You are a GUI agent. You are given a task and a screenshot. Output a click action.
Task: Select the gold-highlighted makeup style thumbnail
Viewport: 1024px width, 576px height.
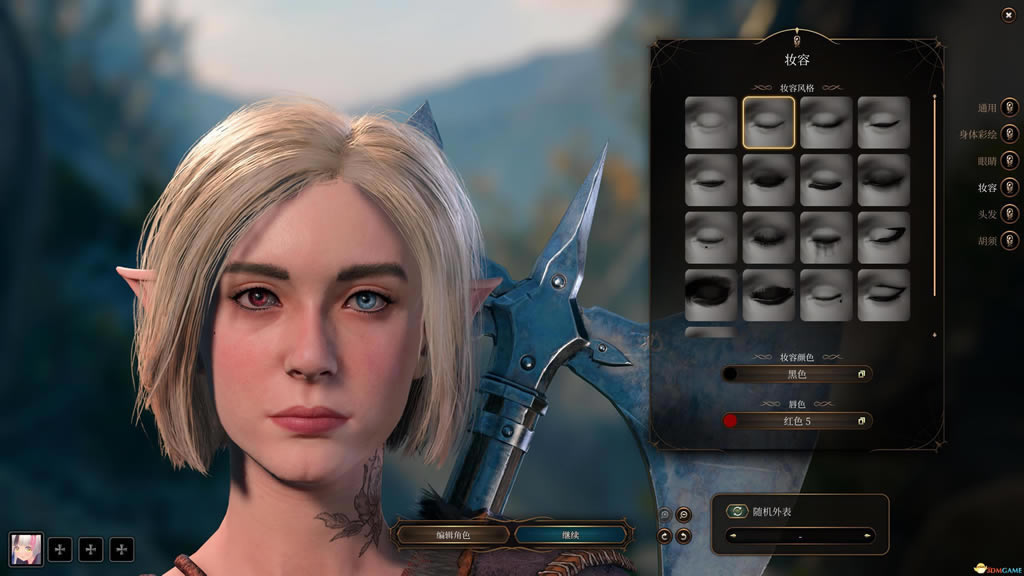pos(769,123)
